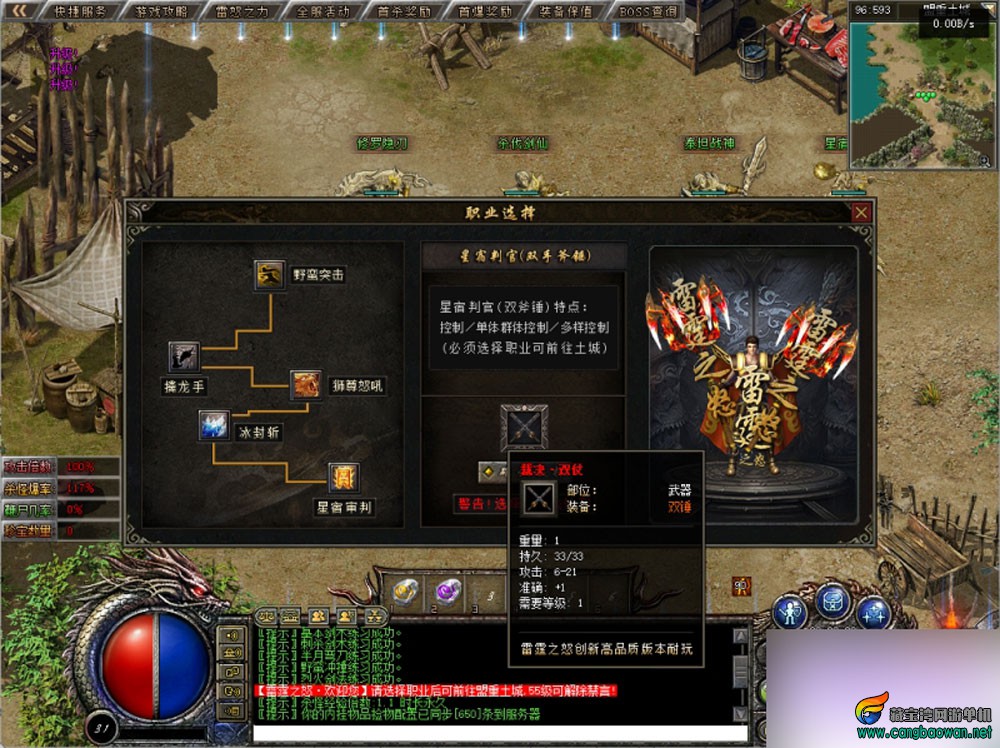Use the purple potion in the hotbar
Screen dimensions: 1000x748
[x=448, y=591]
